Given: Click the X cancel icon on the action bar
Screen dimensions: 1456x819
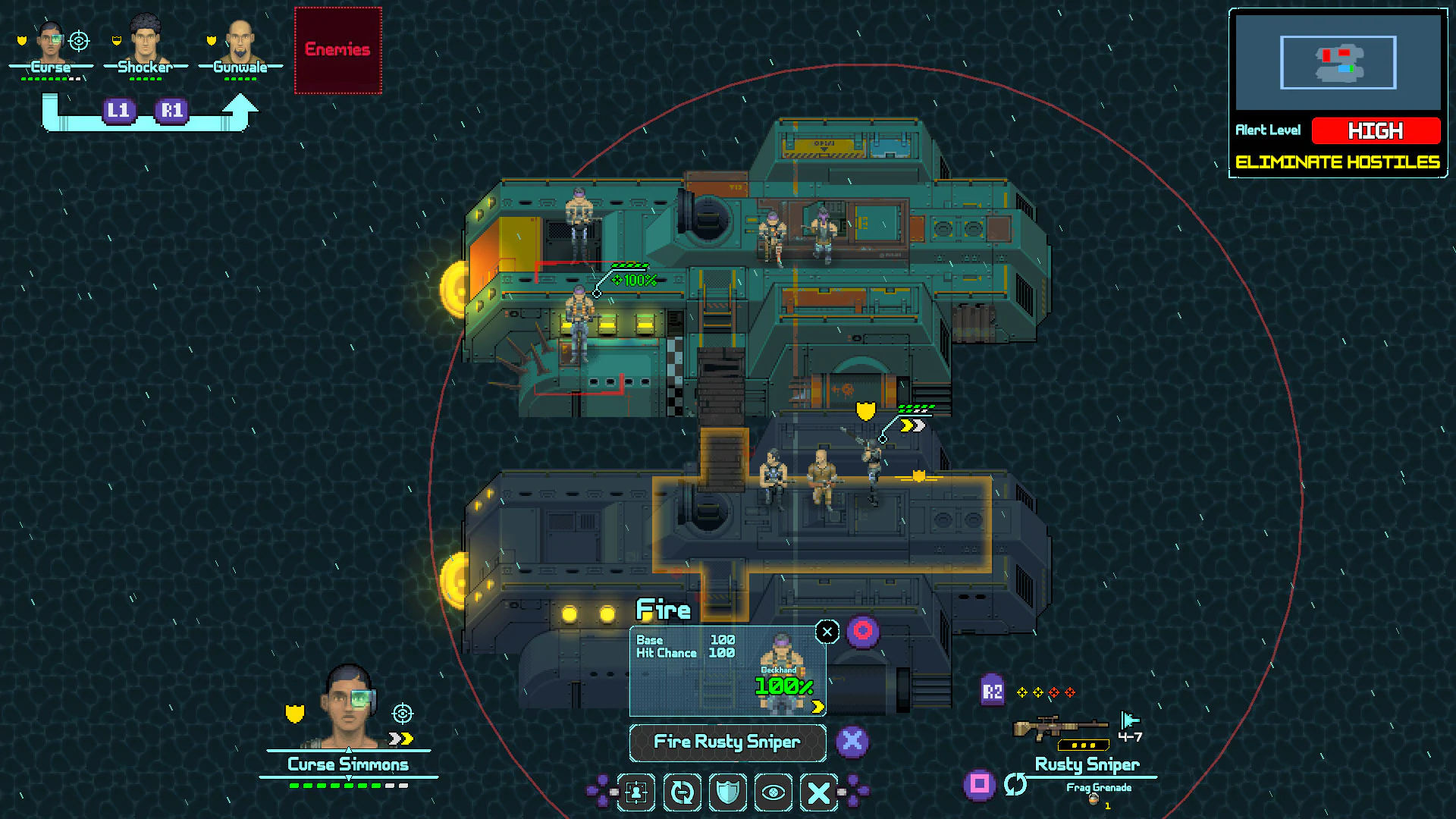Looking at the screenshot, I should tap(818, 792).
